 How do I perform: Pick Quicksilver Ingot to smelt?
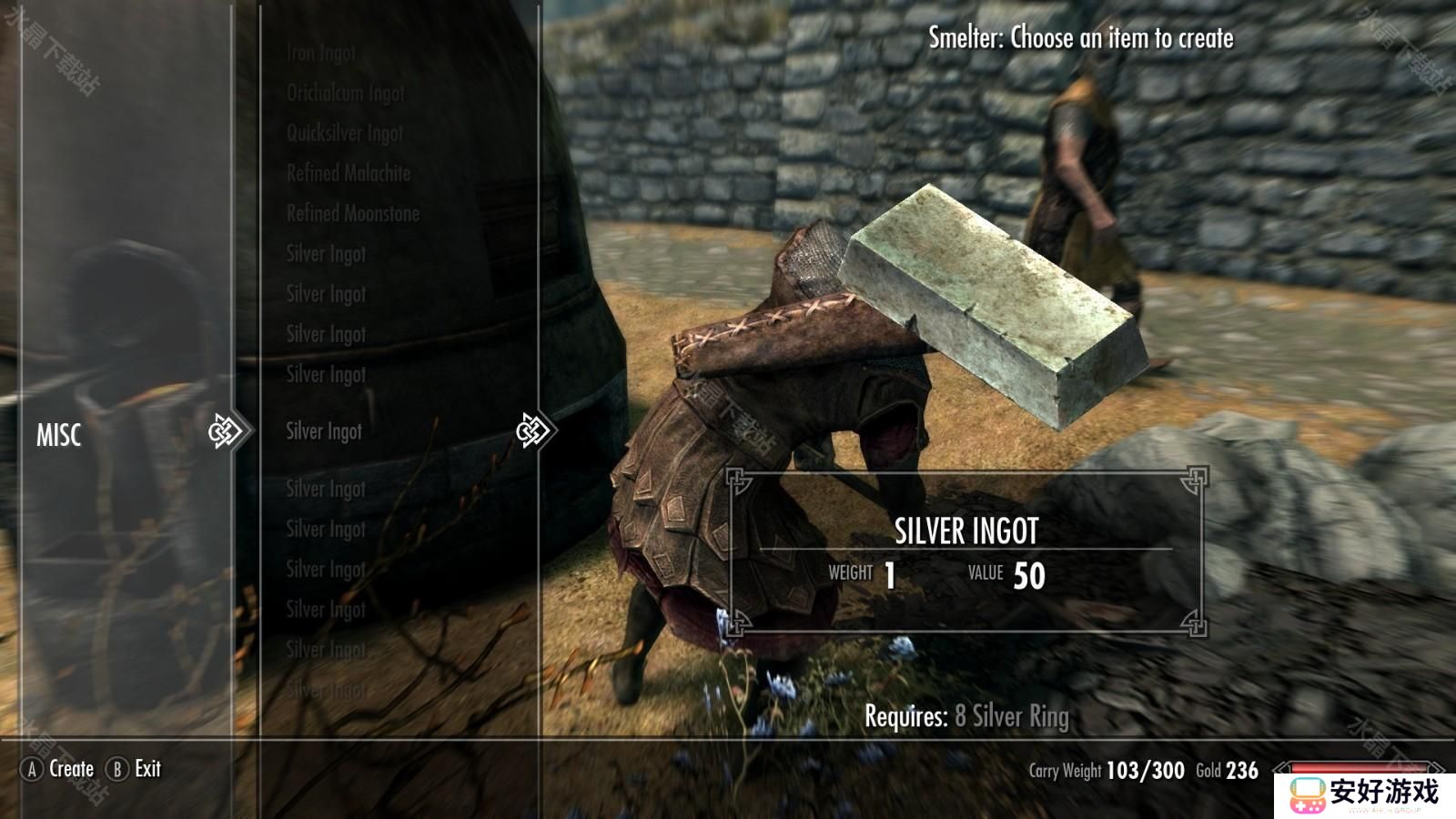pyautogui.click(x=345, y=133)
